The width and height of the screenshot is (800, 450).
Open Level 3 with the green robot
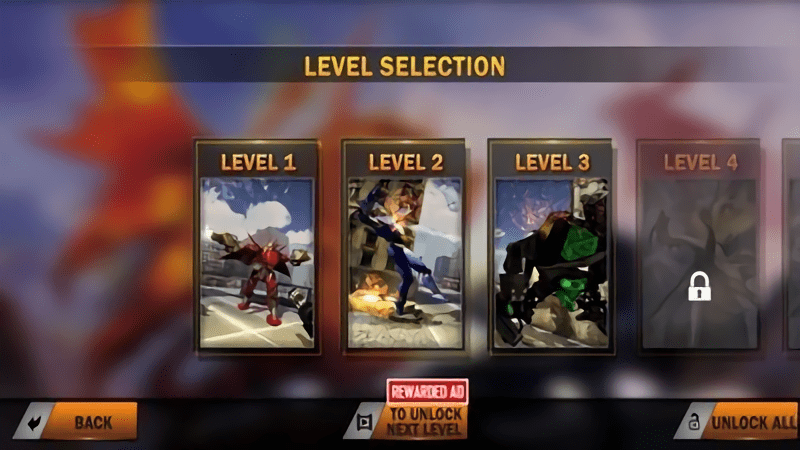551,248
